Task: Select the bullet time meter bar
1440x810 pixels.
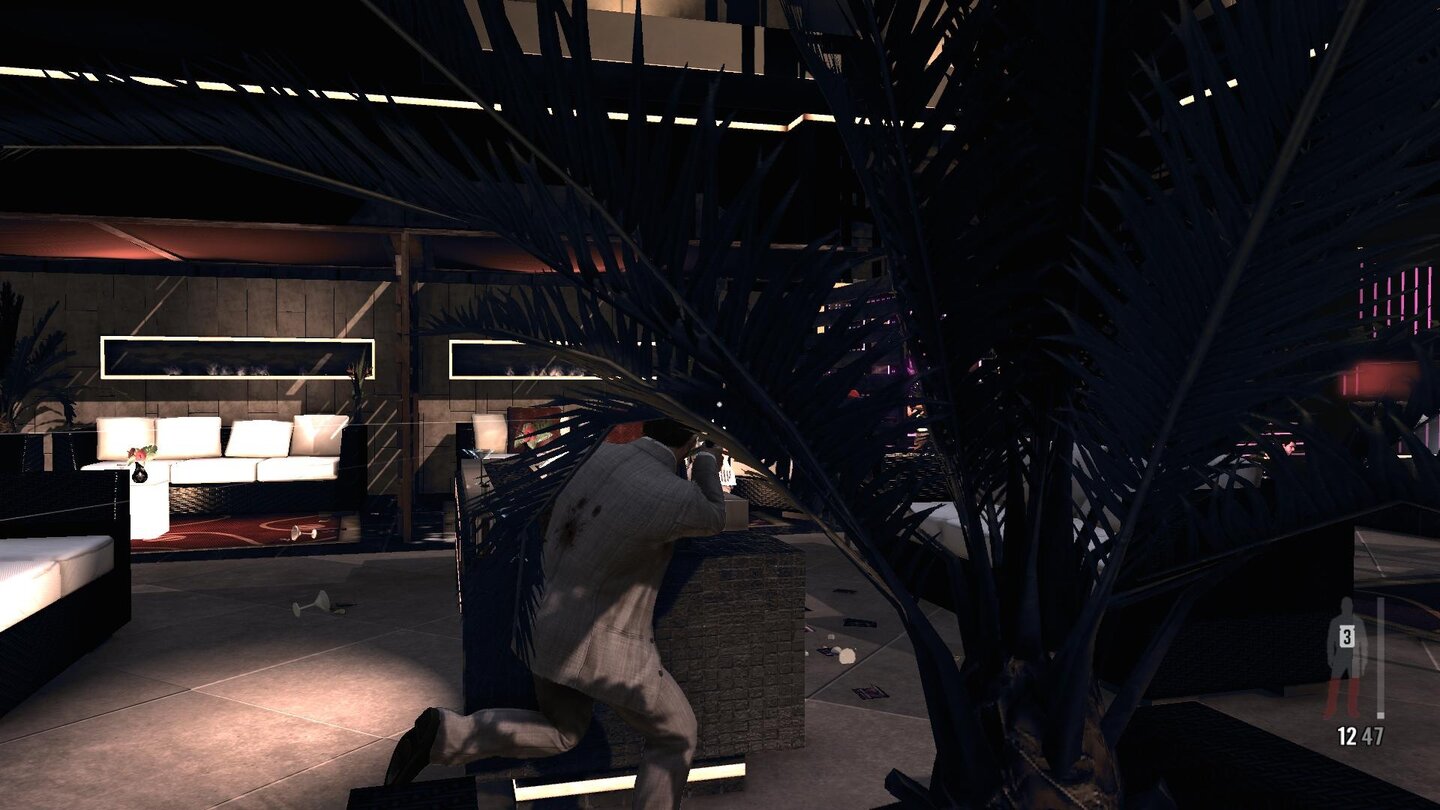Action: (x=1380, y=655)
